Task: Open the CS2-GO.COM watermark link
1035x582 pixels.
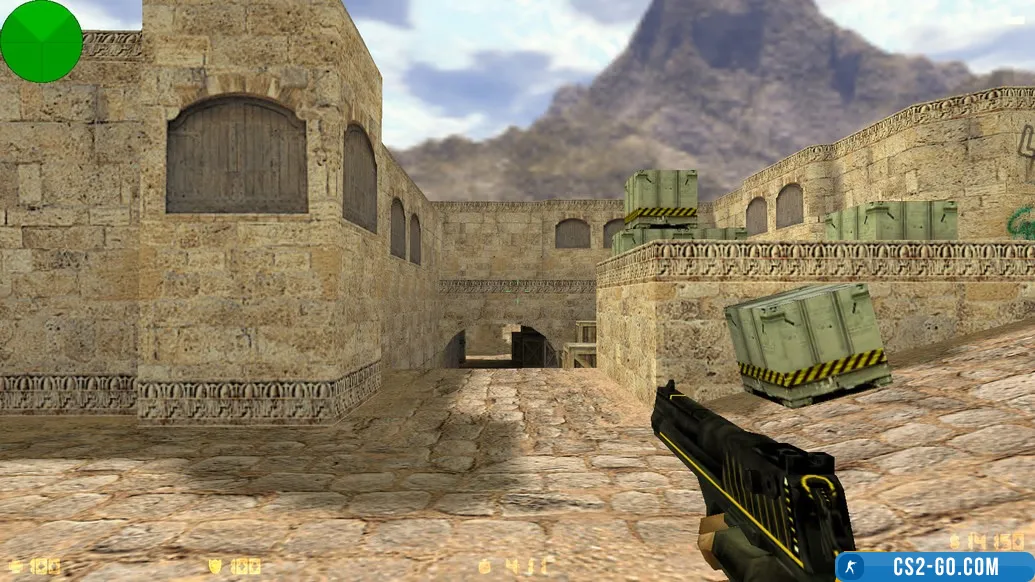Action: 935,567
